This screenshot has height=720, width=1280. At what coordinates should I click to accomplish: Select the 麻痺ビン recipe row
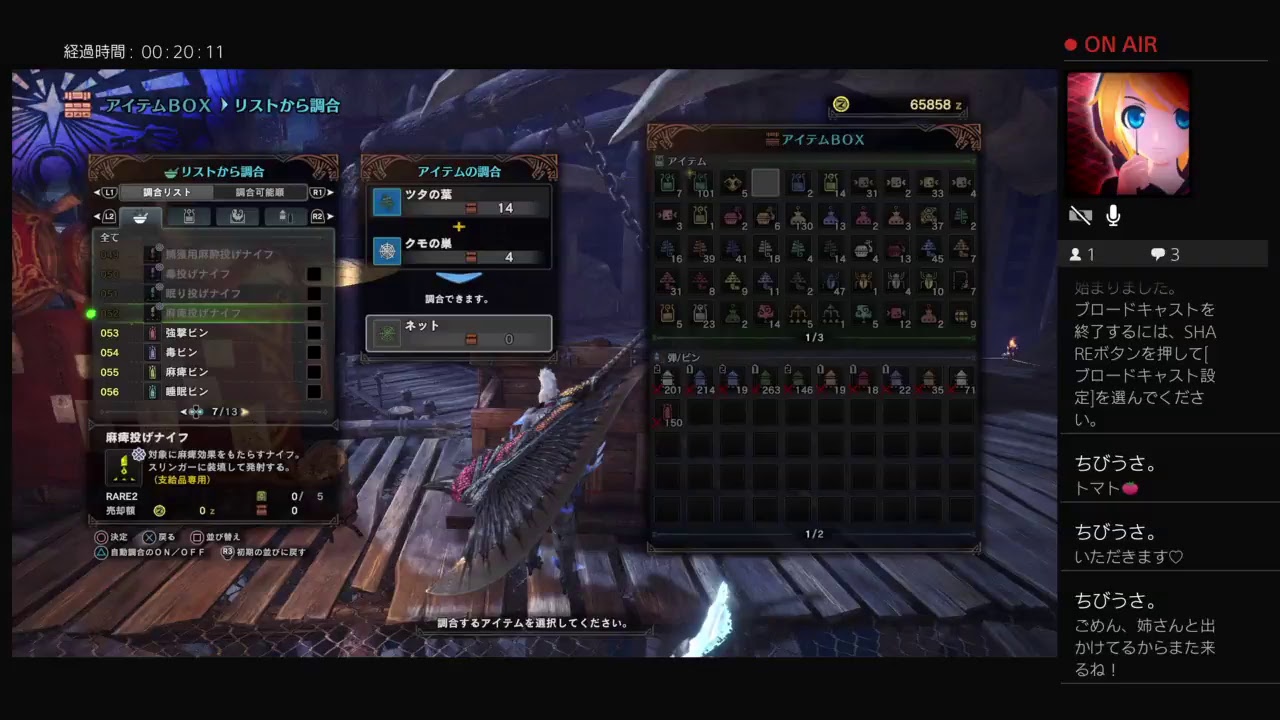point(200,372)
